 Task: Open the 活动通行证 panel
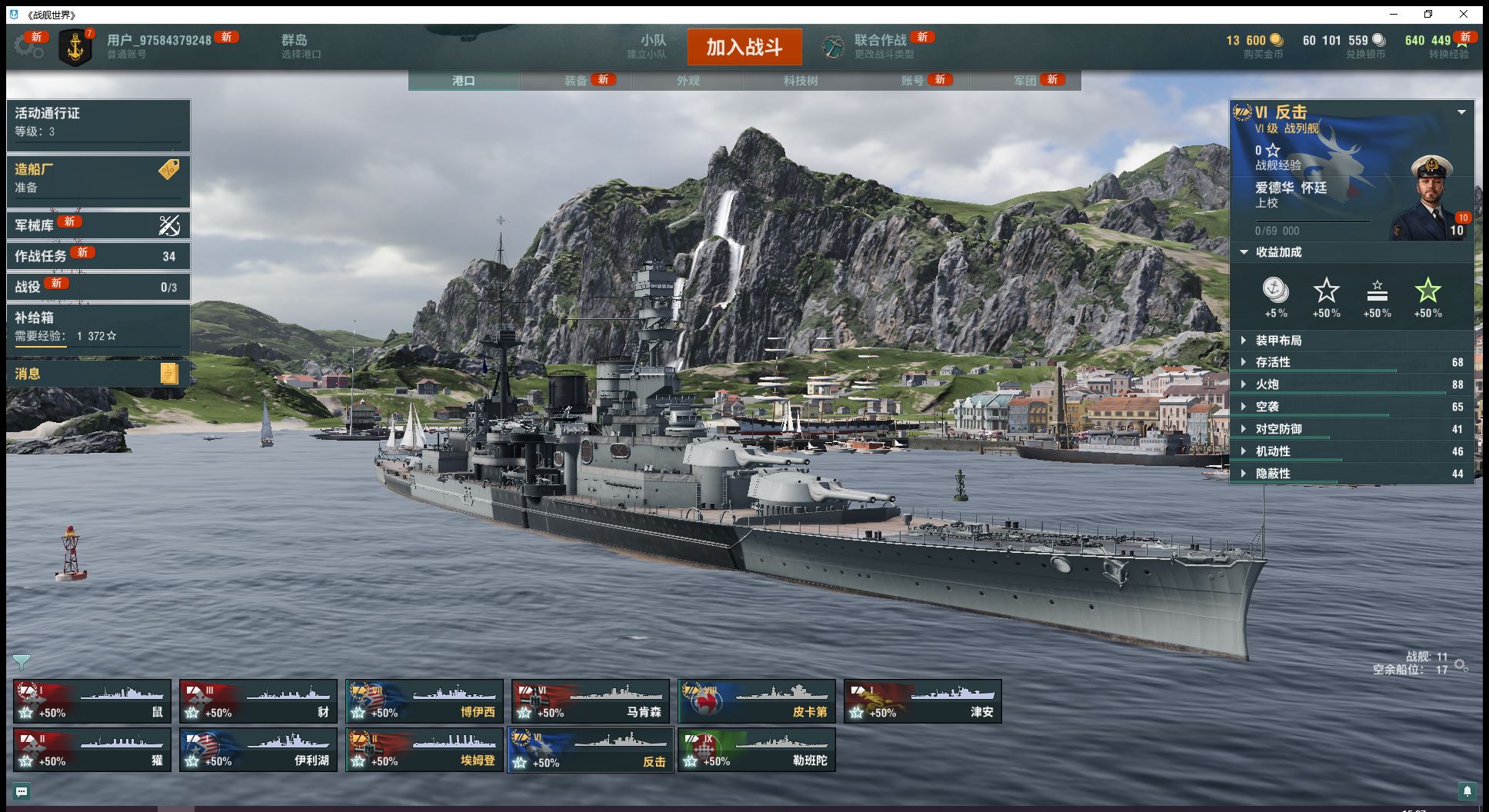click(x=98, y=122)
